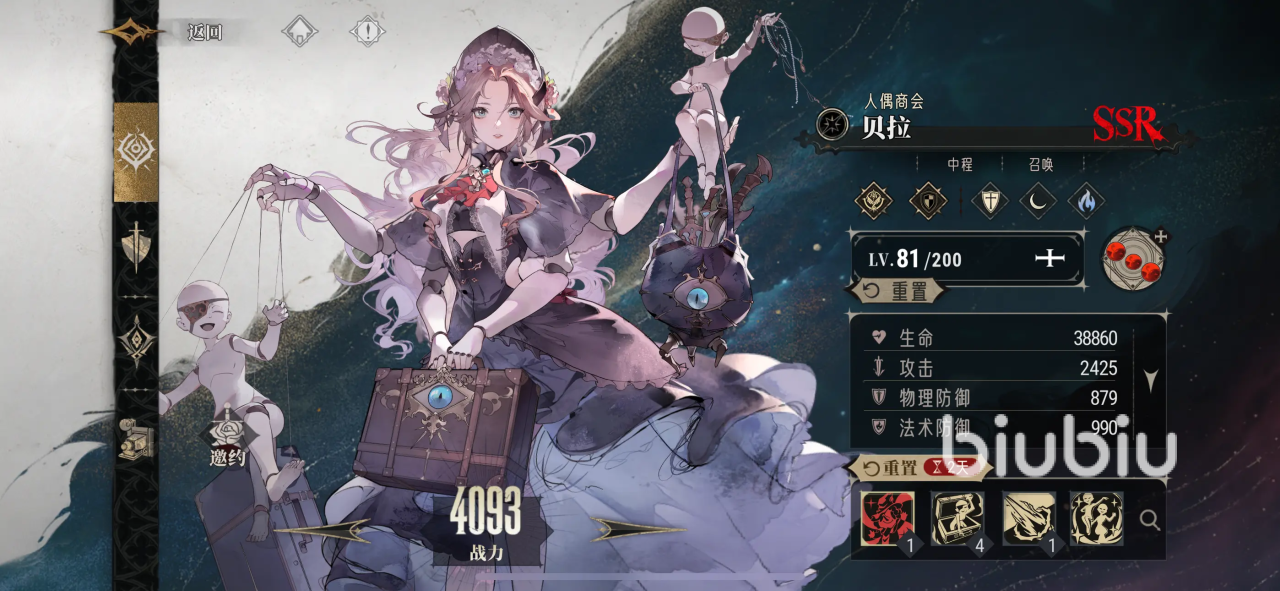Open the red orb ascension emblem
Screen dimensions: 1280x591
click(x=1133, y=258)
